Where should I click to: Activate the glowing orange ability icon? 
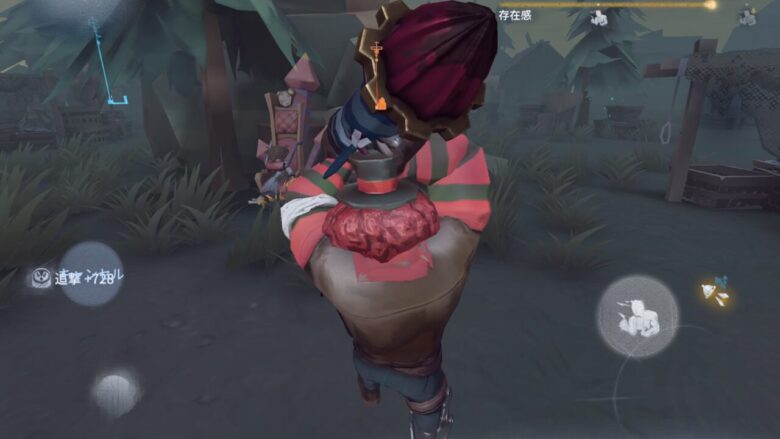(x=715, y=293)
